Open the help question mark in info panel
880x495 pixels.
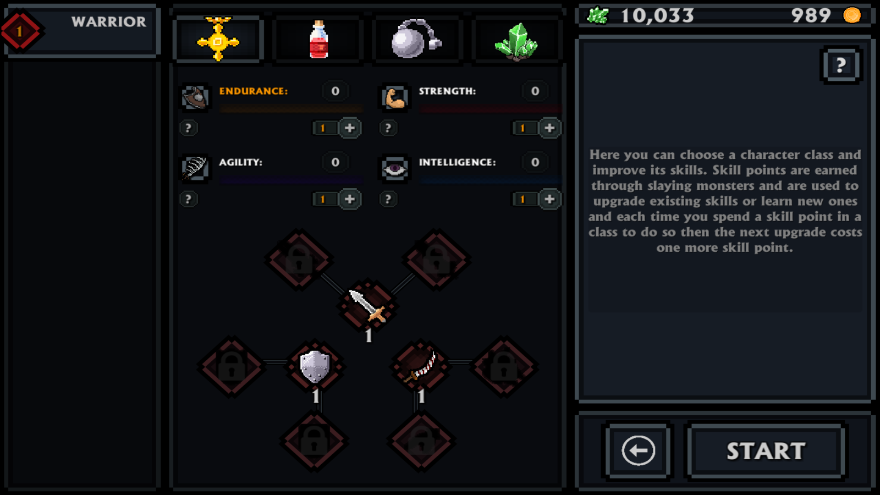click(x=841, y=66)
